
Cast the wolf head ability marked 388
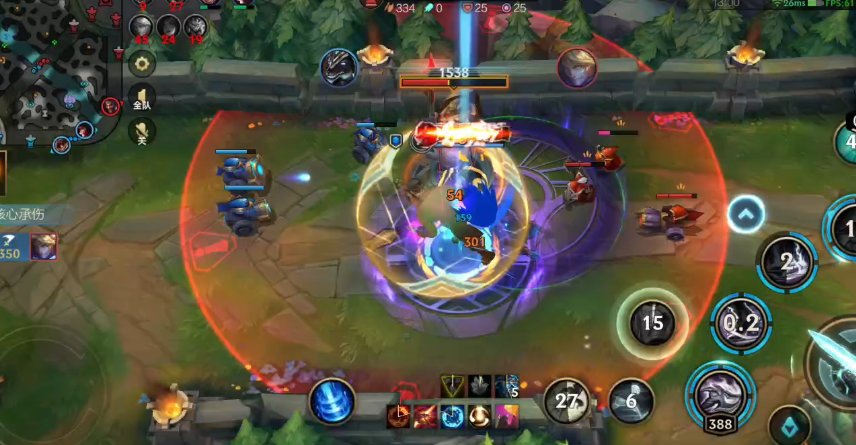pyautogui.click(x=718, y=392)
